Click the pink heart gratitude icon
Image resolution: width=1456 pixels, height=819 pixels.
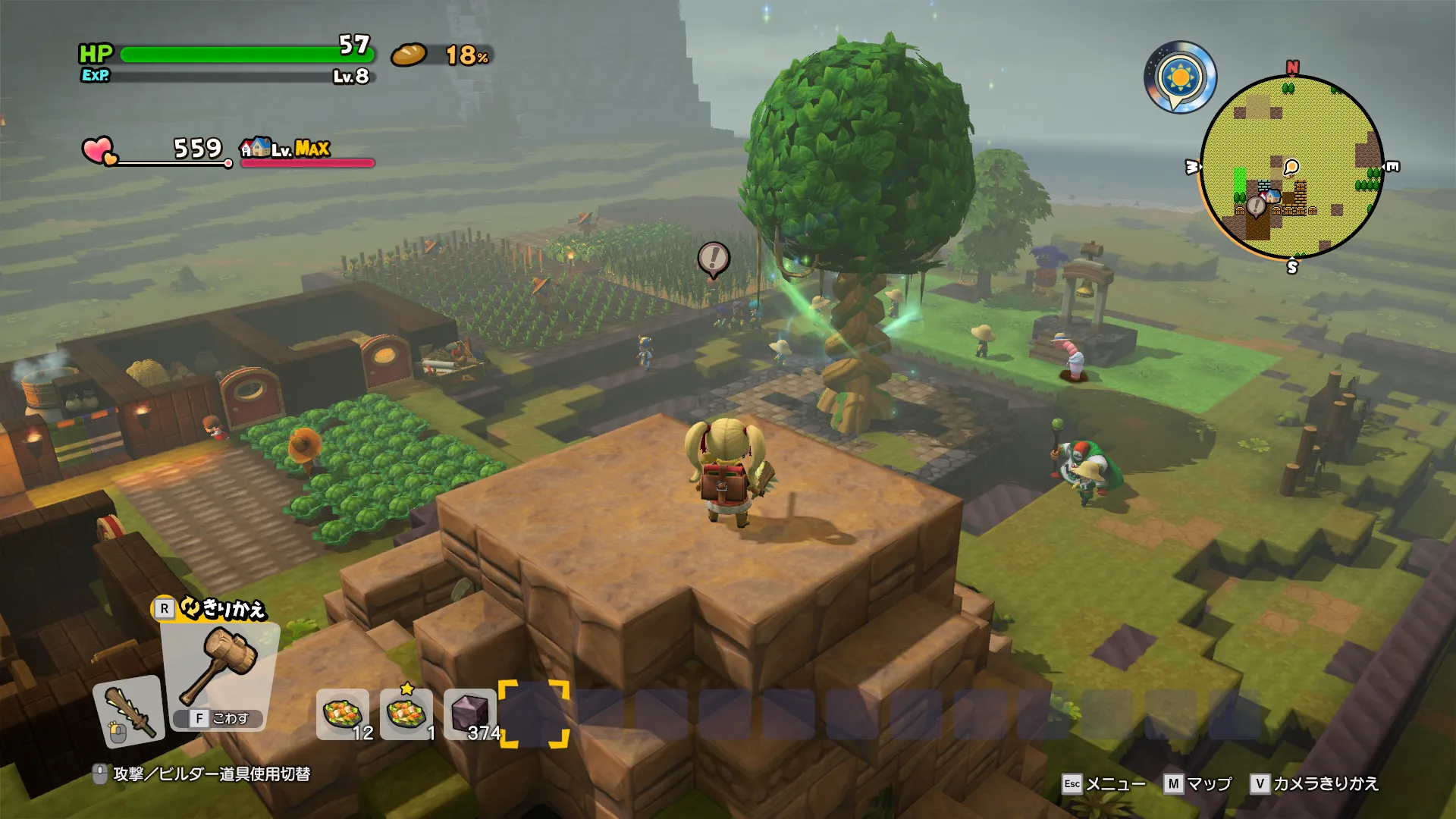[x=98, y=149]
